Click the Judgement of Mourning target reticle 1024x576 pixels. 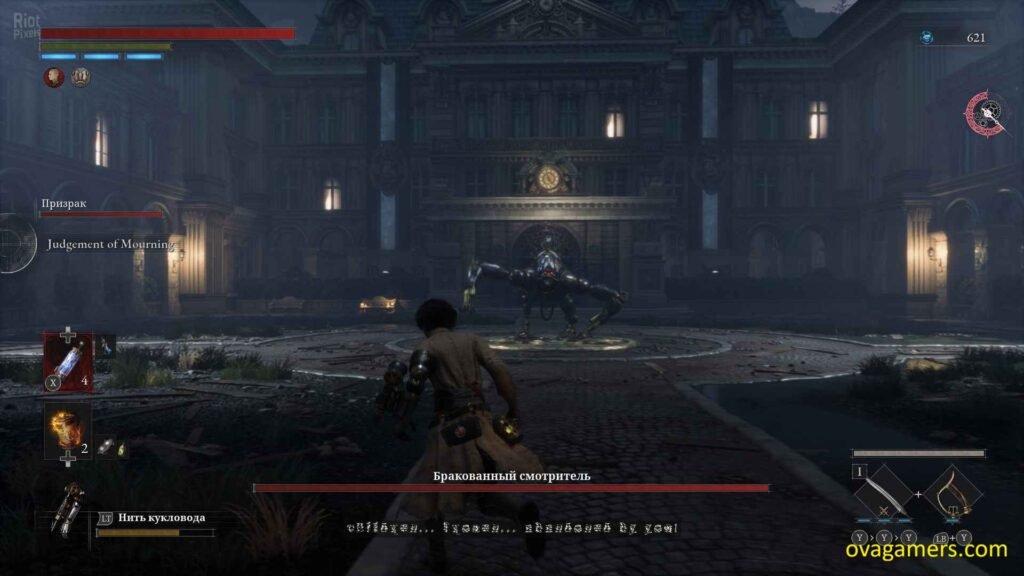[x=14, y=243]
